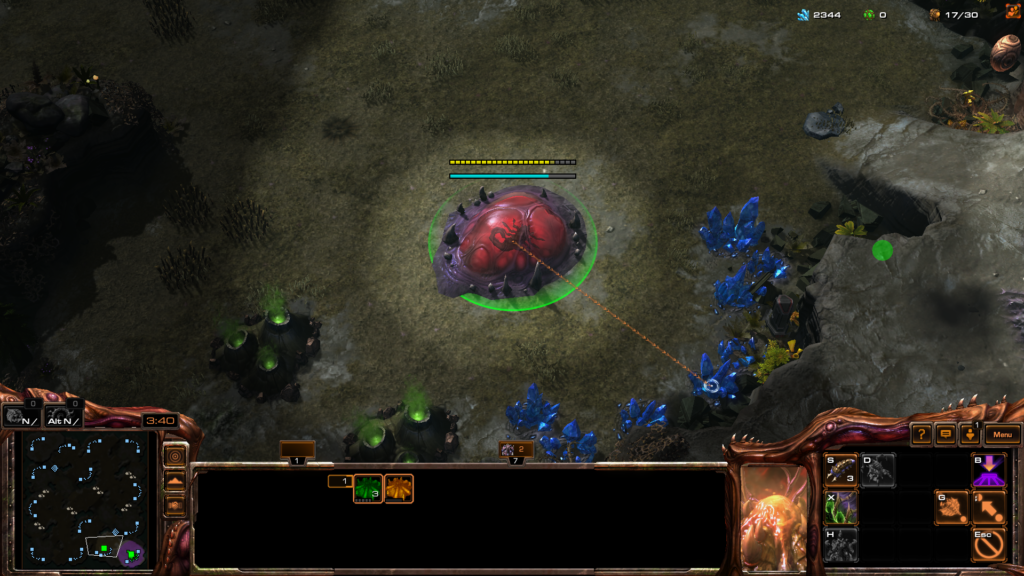Open the help question mark button
The image size is (1024, 576).
tap(921, 435)
